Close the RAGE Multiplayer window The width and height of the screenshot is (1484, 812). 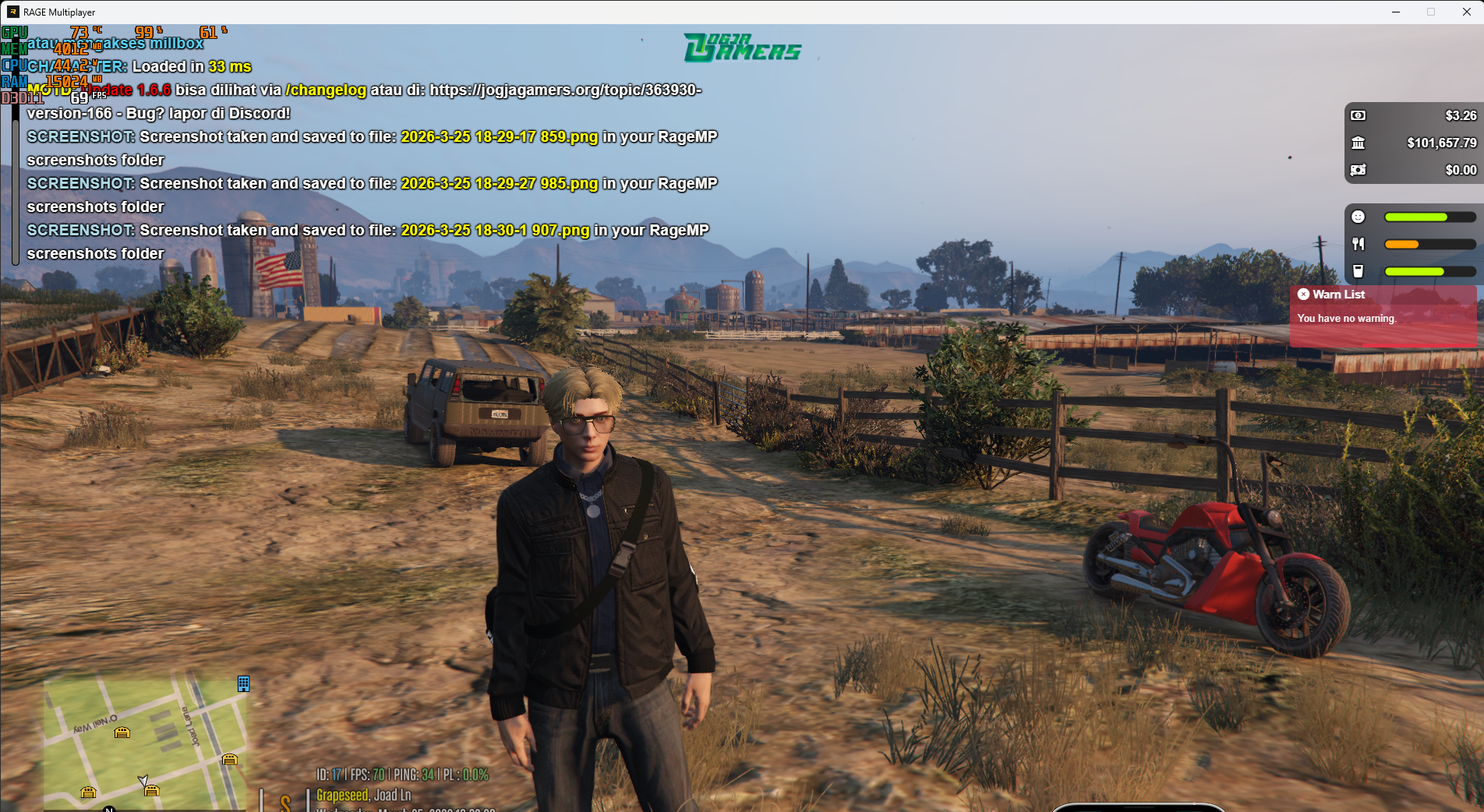pos(1466,12)
